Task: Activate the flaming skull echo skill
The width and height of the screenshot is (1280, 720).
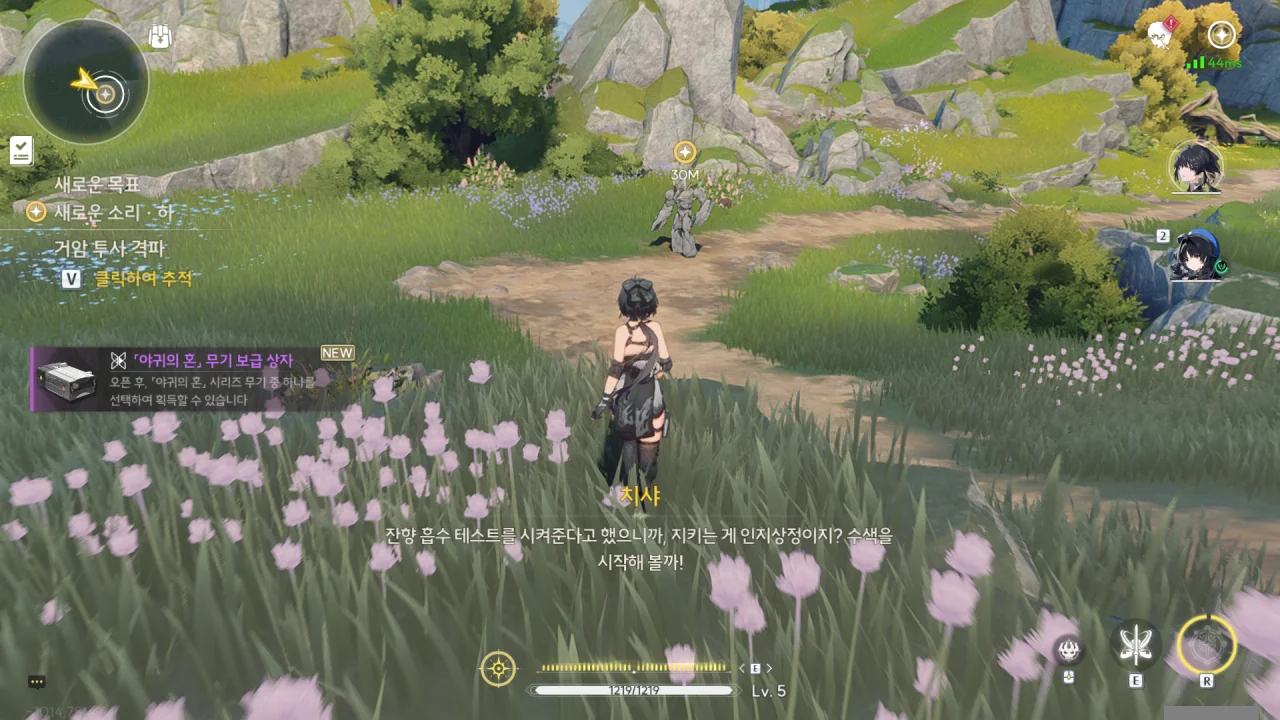Action: 1069,650
